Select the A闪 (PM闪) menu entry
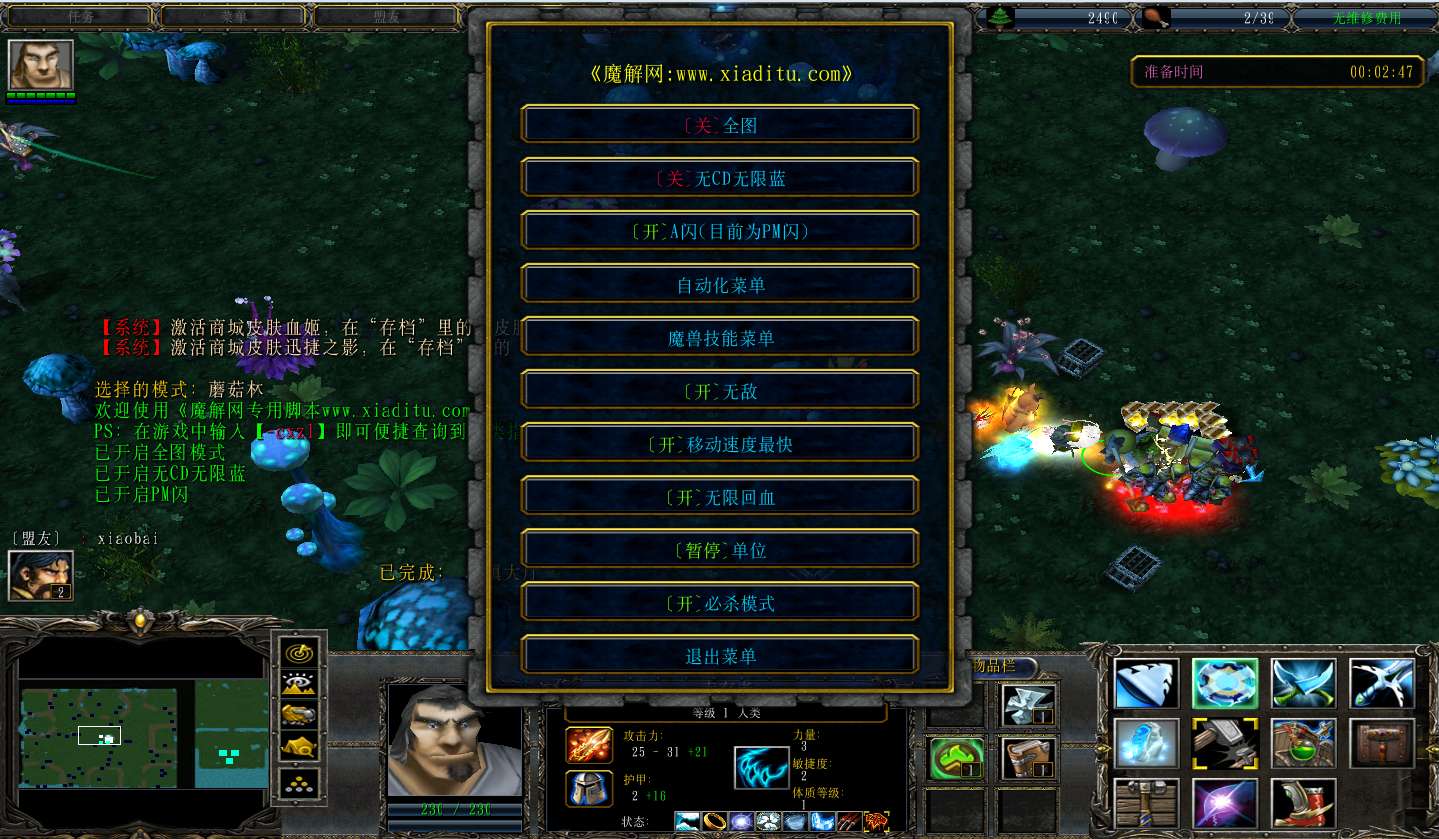Viewport: 1439px width, 839px height. pos(719,231)
